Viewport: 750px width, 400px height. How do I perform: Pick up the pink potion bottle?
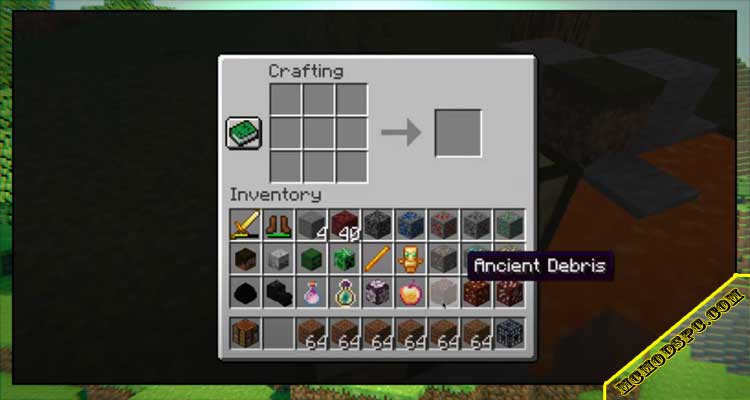(312, 293)
